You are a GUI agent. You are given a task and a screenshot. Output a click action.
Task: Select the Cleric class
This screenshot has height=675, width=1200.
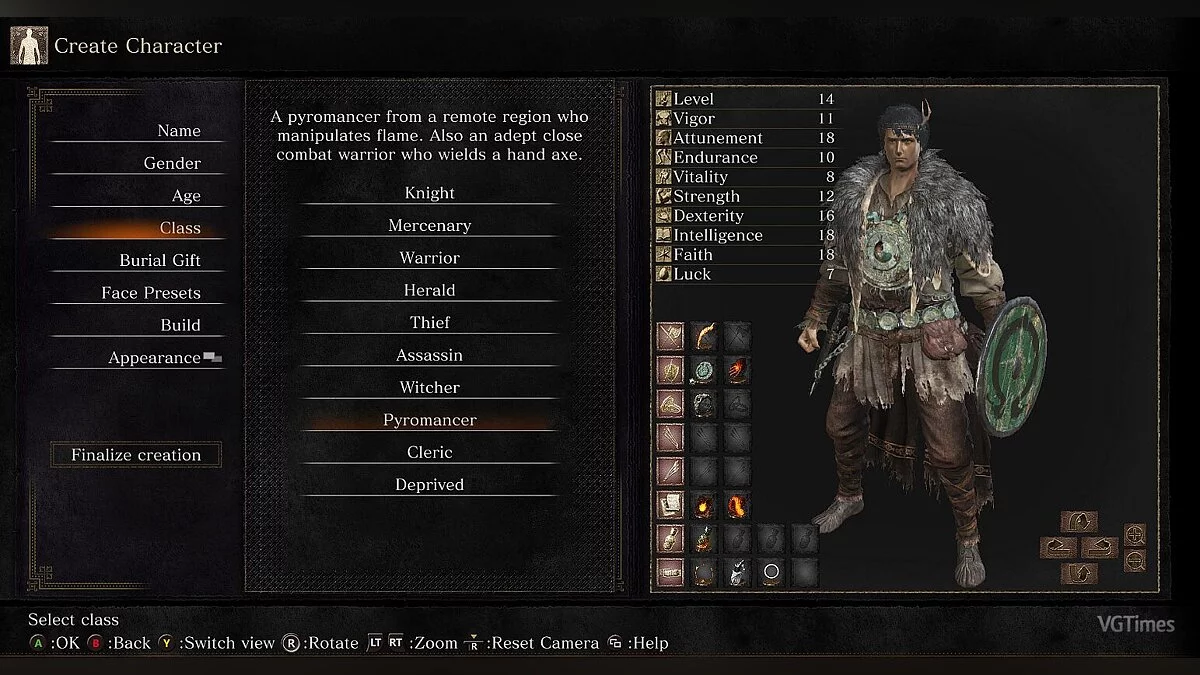429,452
